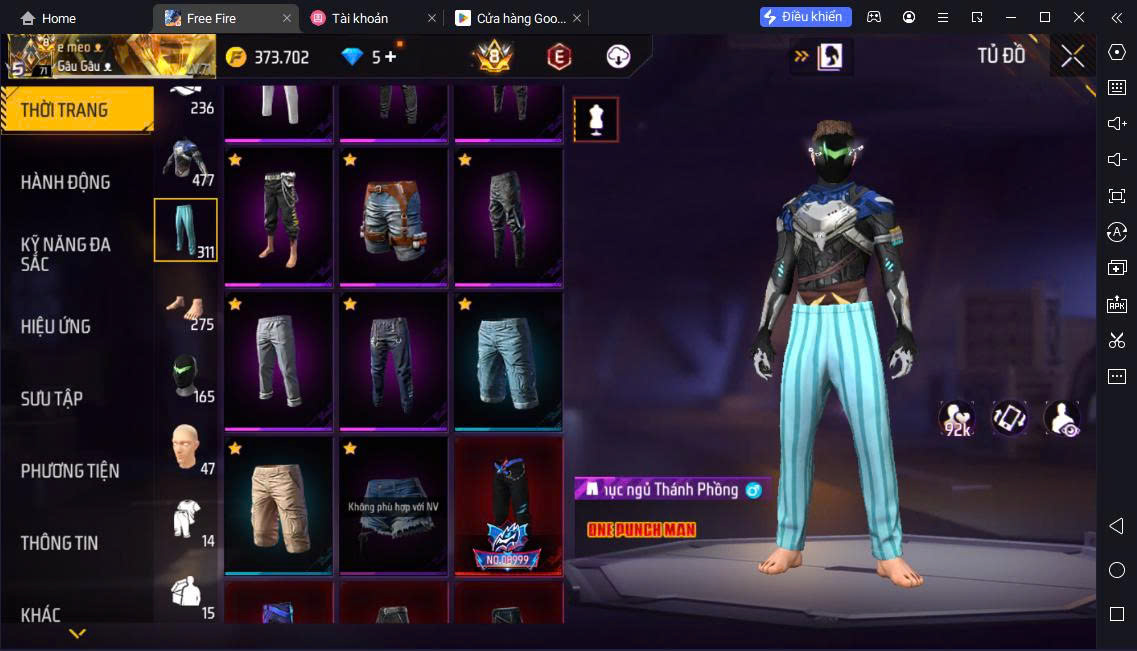1137x651 pixels.
Task: Pick the bald head subcategory (47)
Action: point(185,448)
